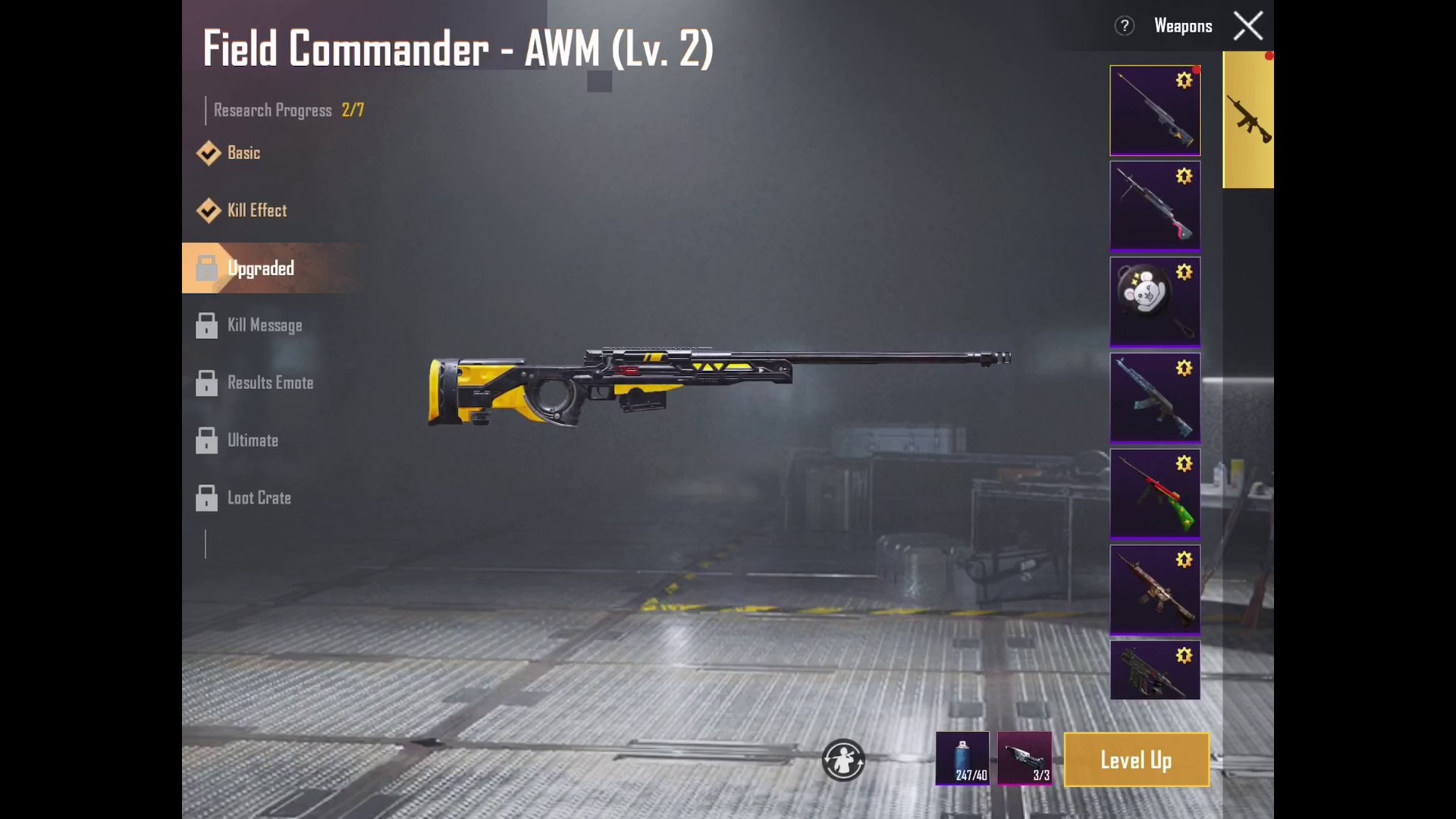Select the Basic research stage

coord(243,153)
